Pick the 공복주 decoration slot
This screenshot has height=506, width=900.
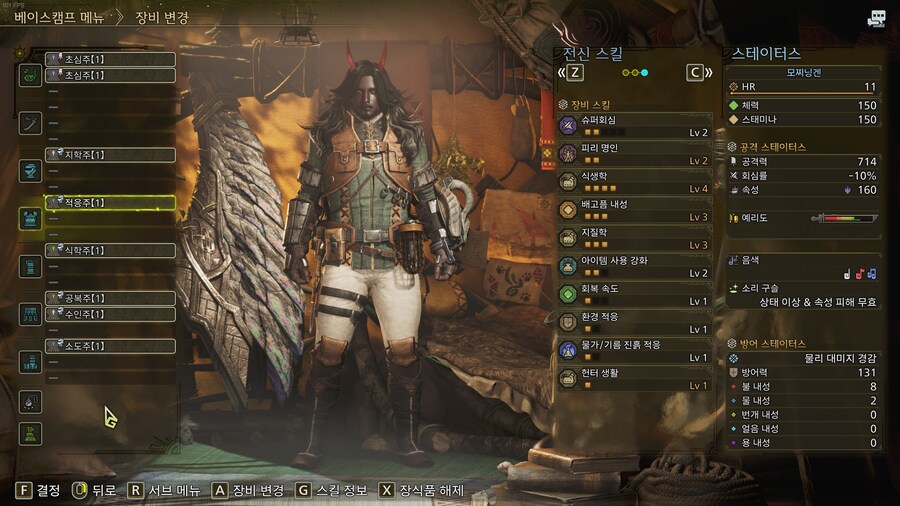coord(110,298)
